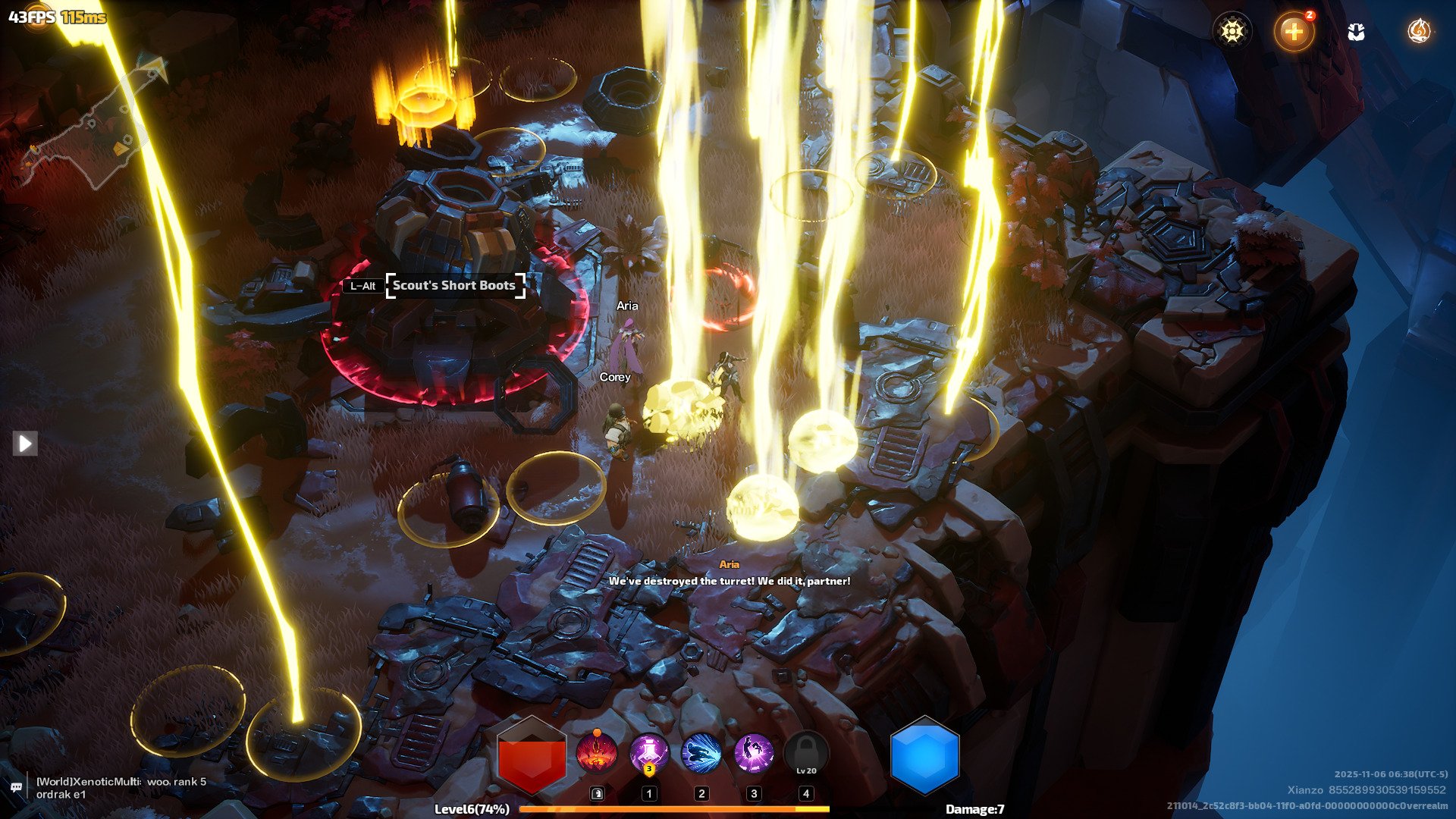Activate the red fire eruption ability
The height and width of the screenshot is (819, 1456).
597,755
